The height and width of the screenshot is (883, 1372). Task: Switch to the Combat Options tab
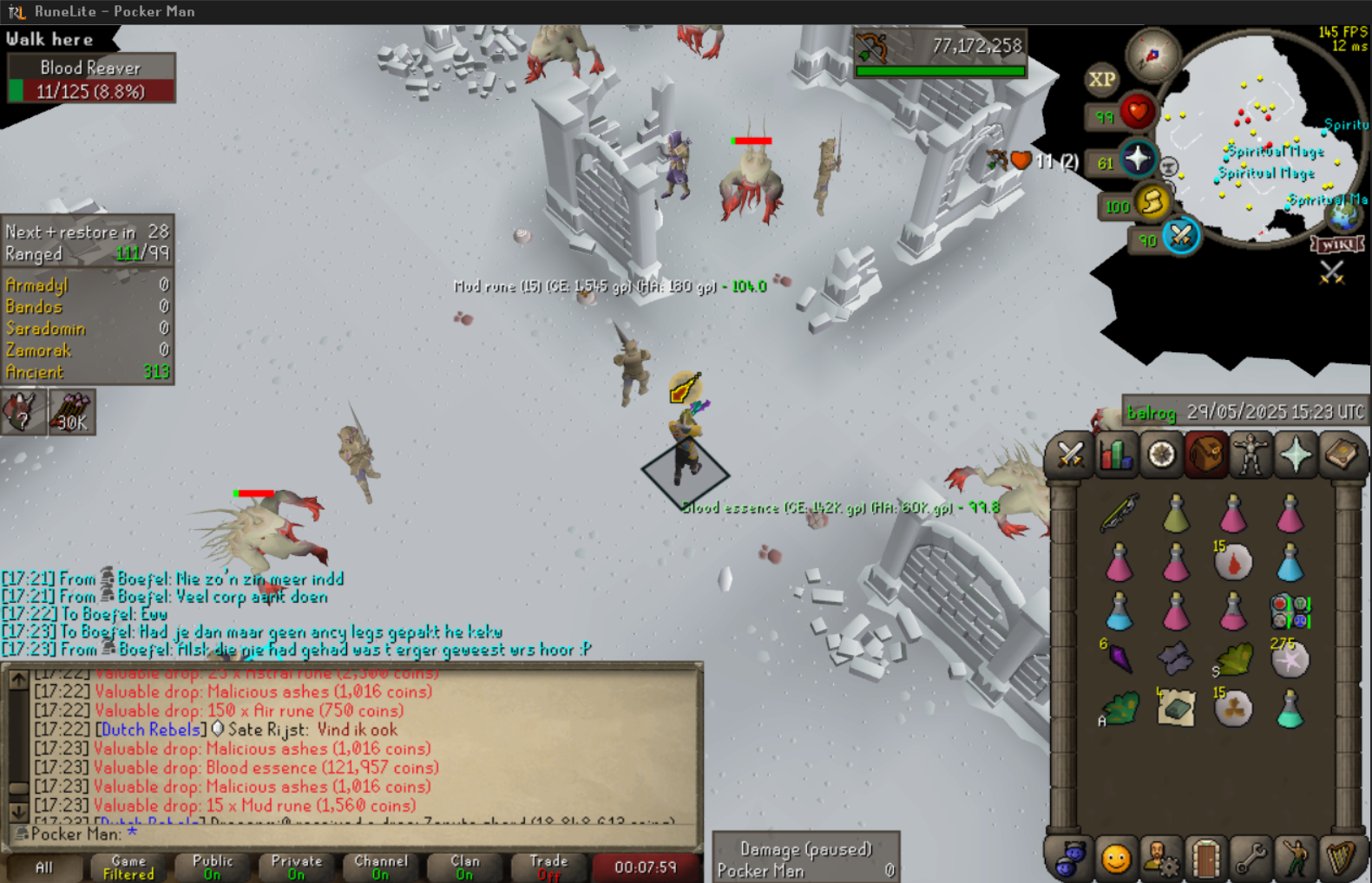click(x=1070, y=455)
